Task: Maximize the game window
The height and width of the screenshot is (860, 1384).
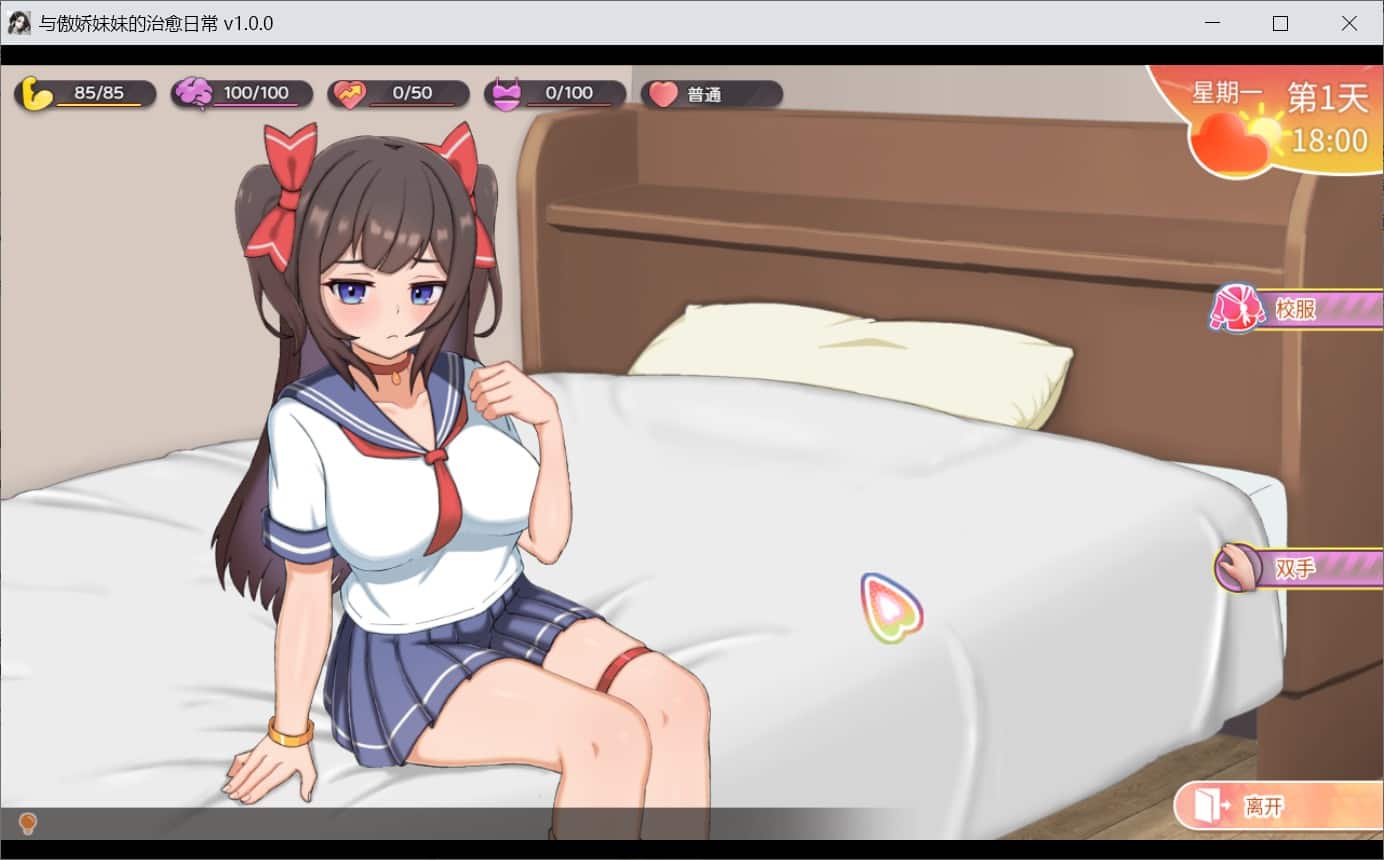Action: [x=1280, y=23]
